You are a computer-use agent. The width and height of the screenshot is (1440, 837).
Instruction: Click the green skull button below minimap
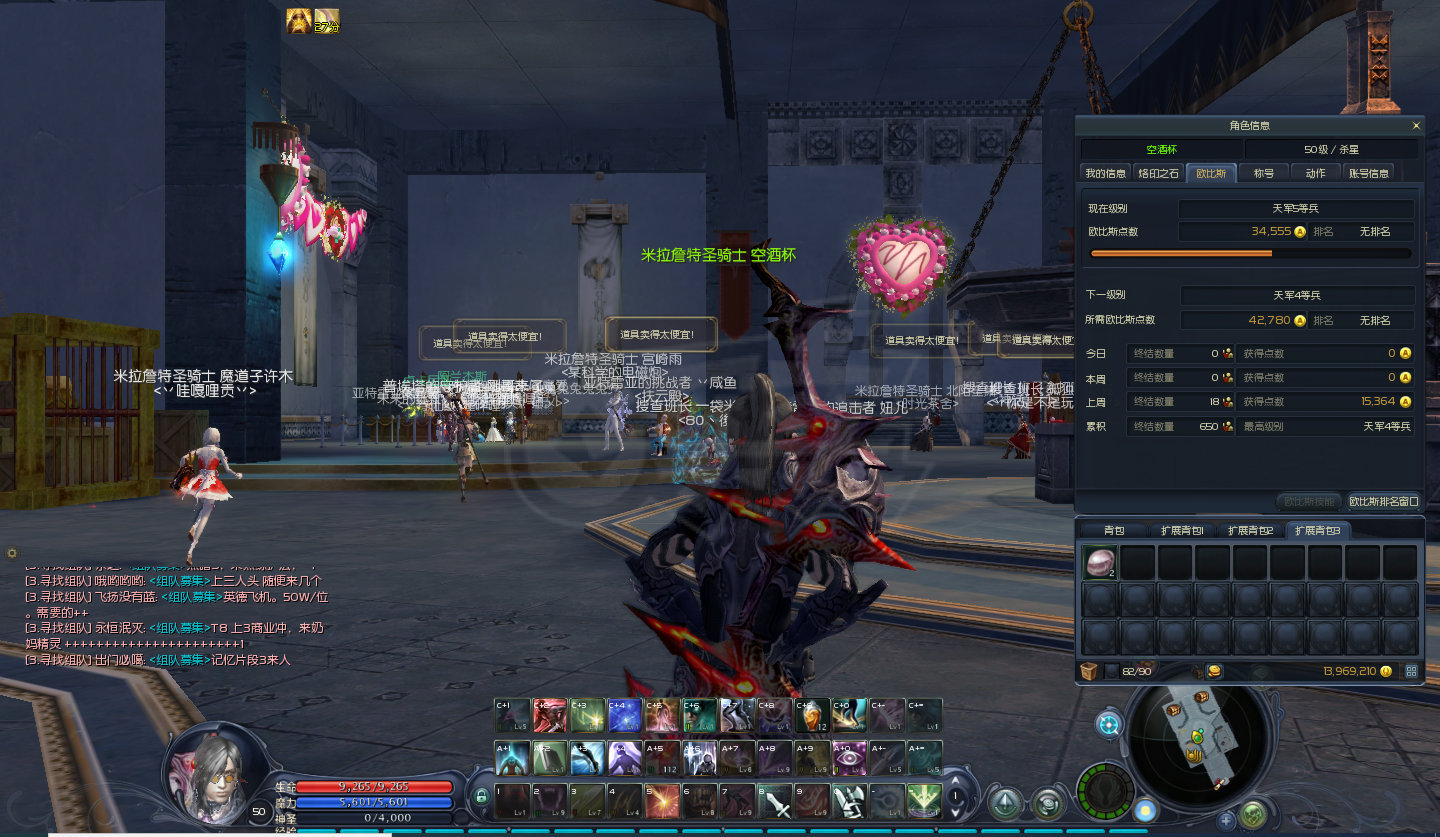click(1253, 815)
